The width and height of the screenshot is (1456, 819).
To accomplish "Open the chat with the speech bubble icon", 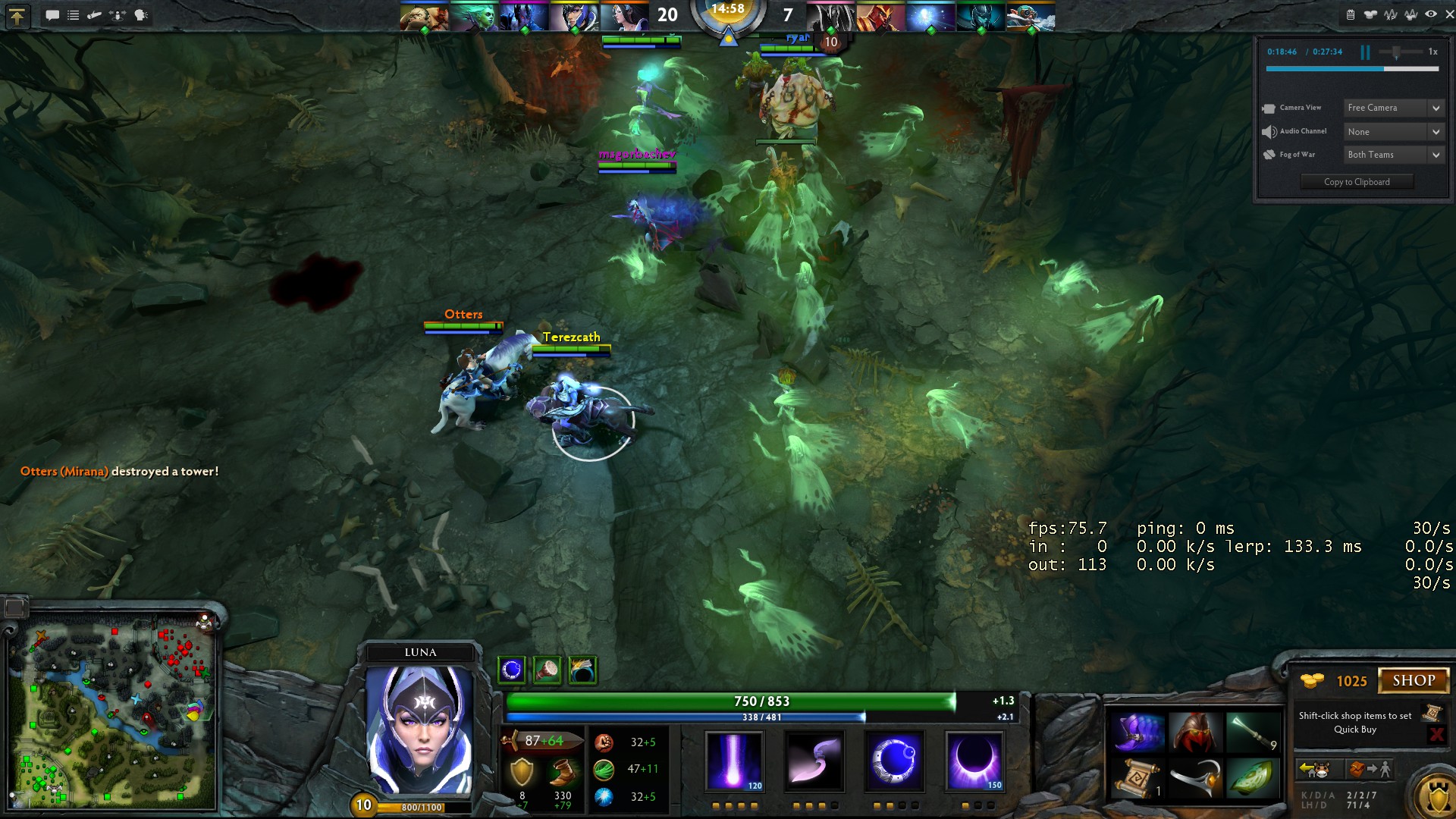I will point(52,14).
